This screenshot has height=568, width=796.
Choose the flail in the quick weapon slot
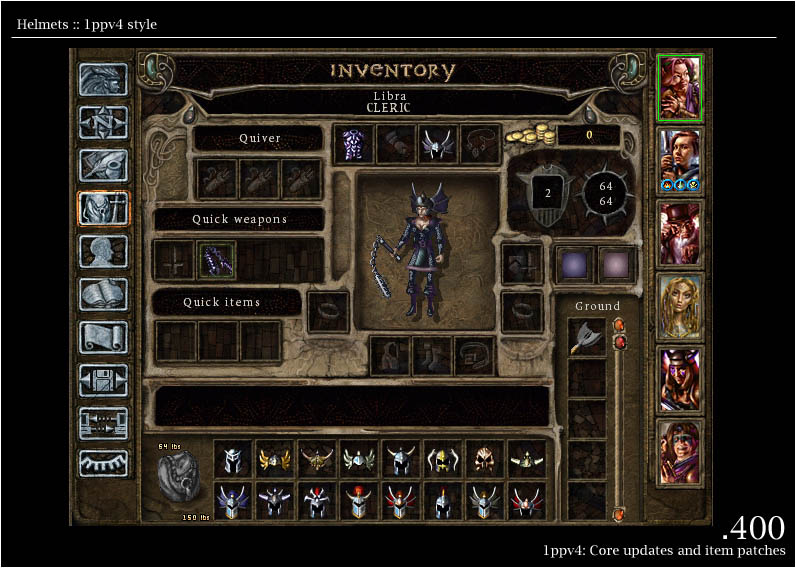[217, 260]
